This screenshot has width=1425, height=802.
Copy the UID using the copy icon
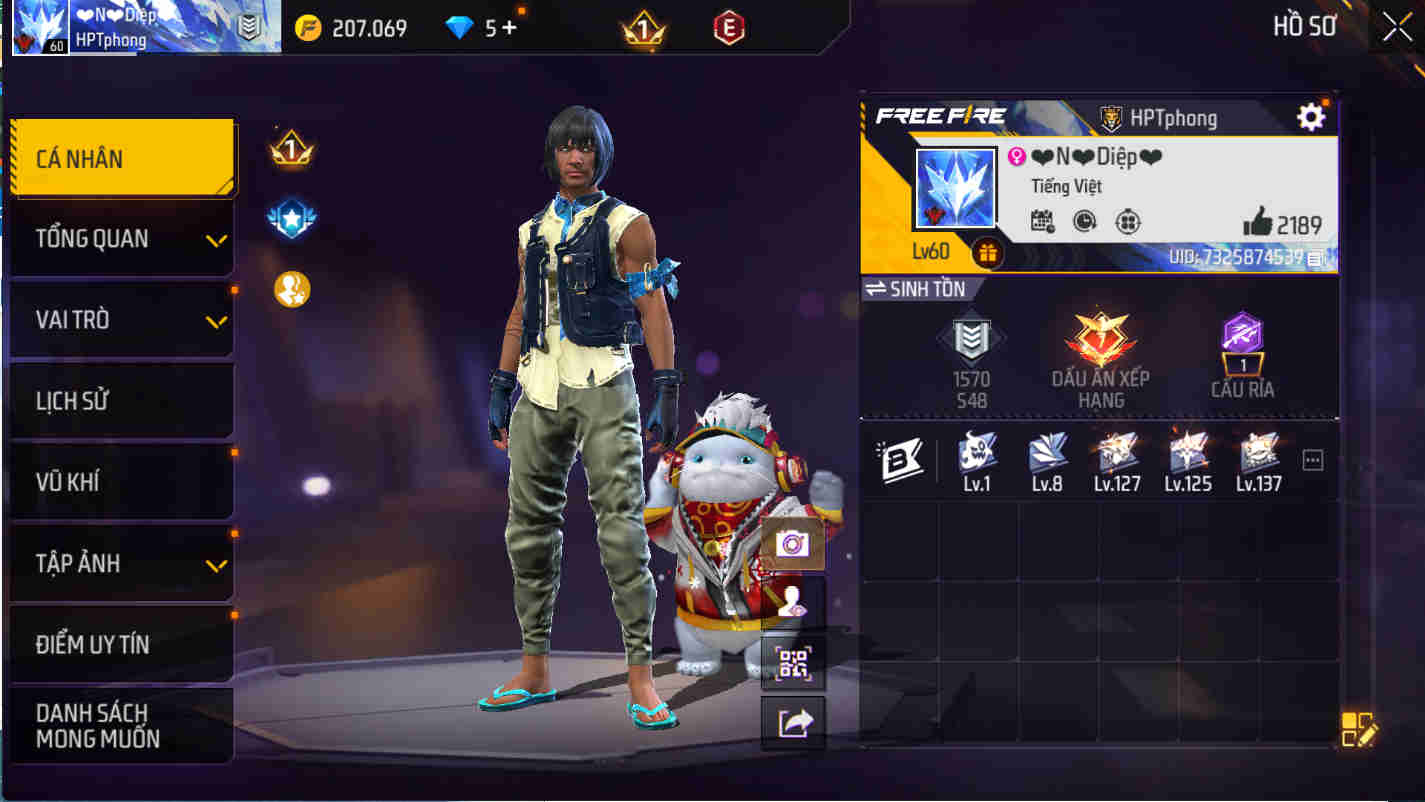[1312, 259]
